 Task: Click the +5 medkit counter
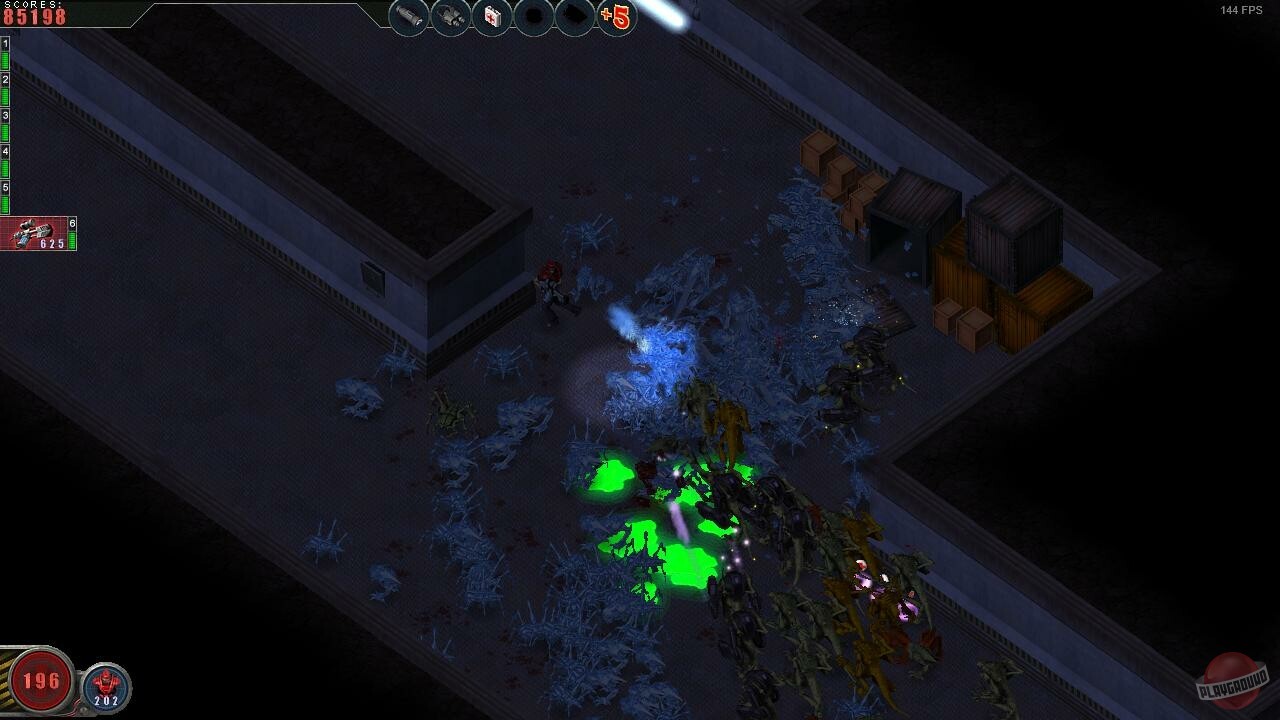point(617,15)
